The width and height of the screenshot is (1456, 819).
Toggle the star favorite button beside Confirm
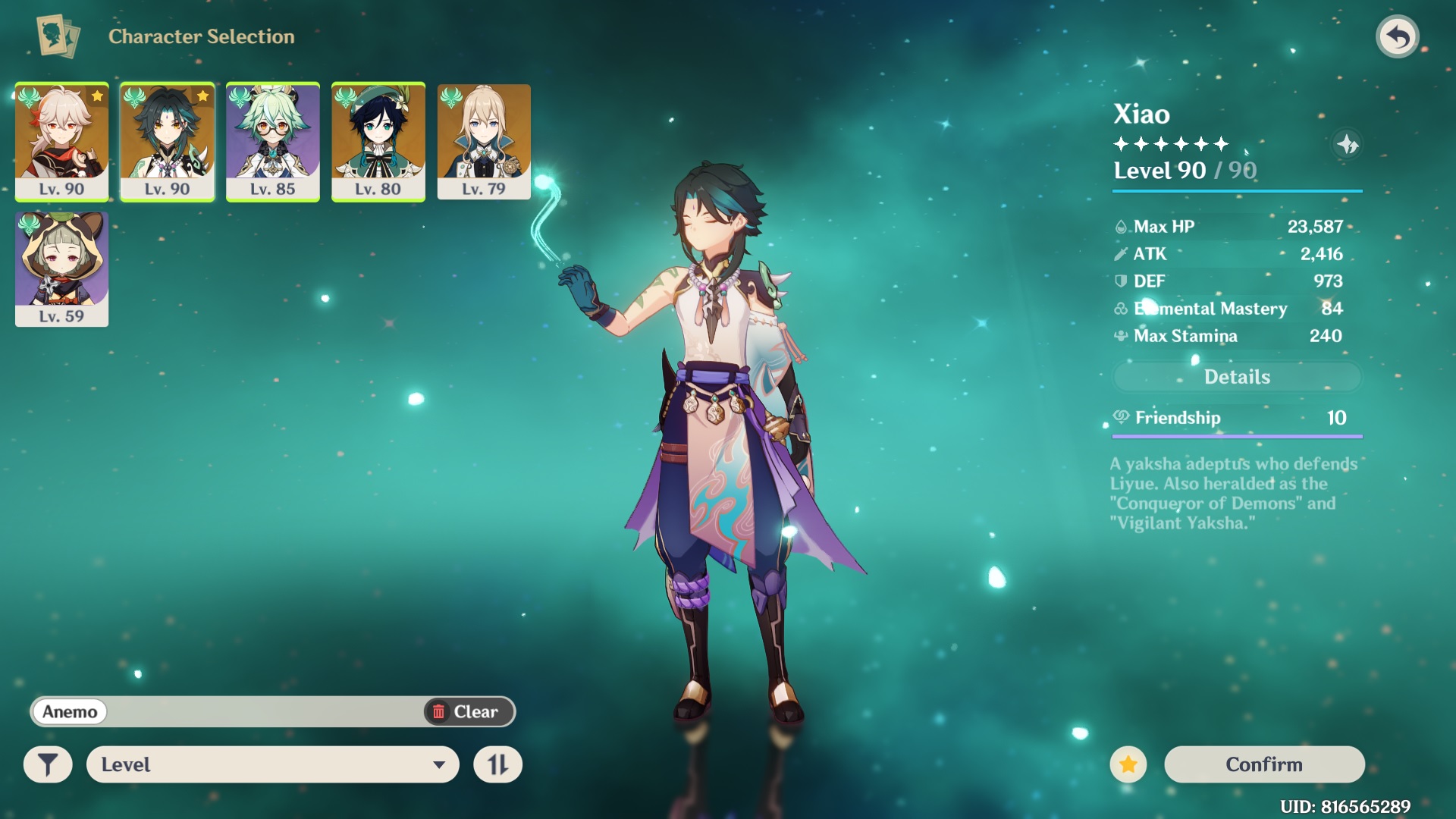pos(1128,764)
